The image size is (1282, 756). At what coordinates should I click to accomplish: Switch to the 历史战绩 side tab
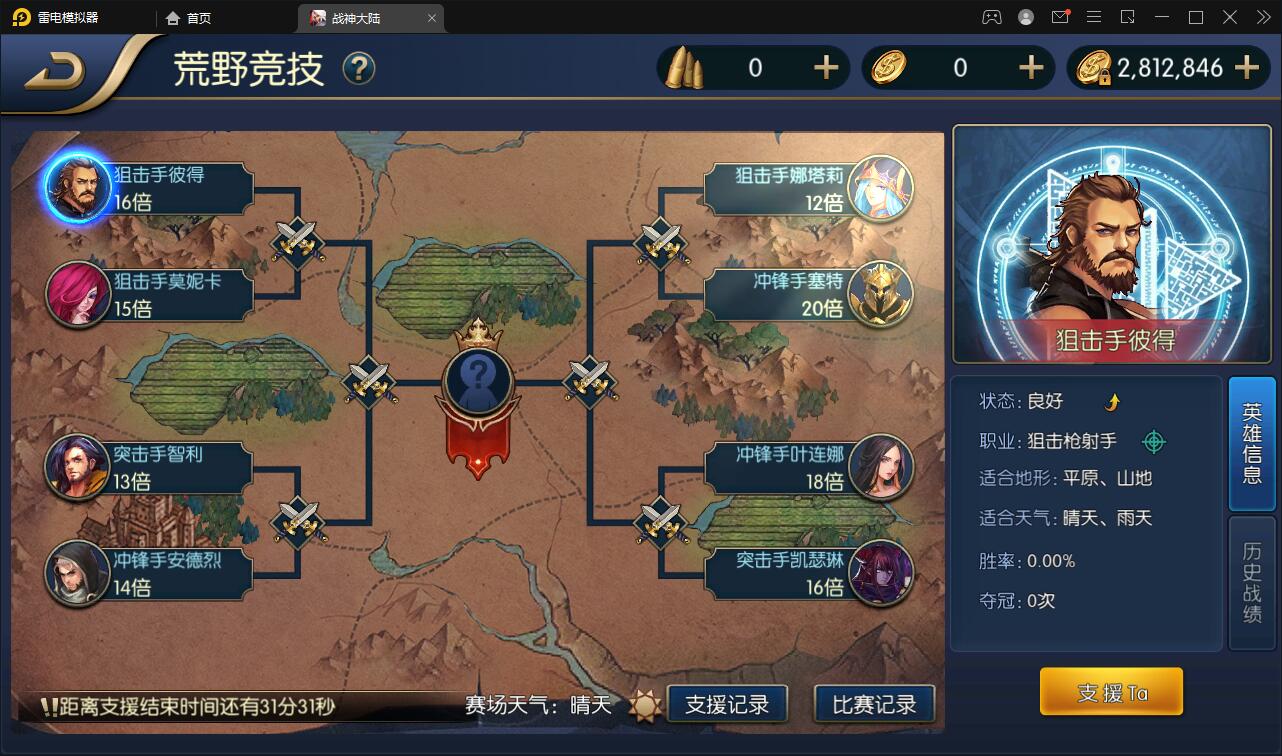(x=1252, y=578)
